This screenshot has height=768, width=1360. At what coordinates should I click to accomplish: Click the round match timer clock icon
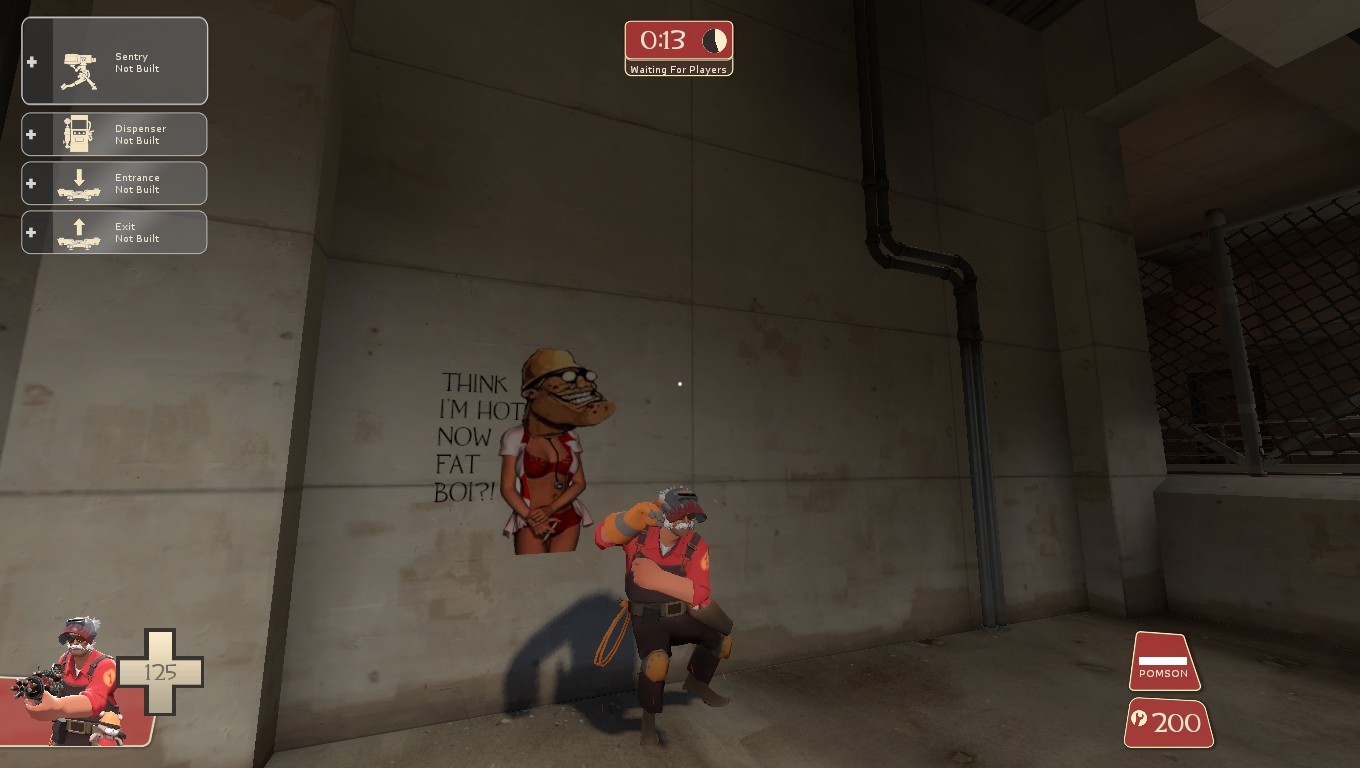[714, 40]
